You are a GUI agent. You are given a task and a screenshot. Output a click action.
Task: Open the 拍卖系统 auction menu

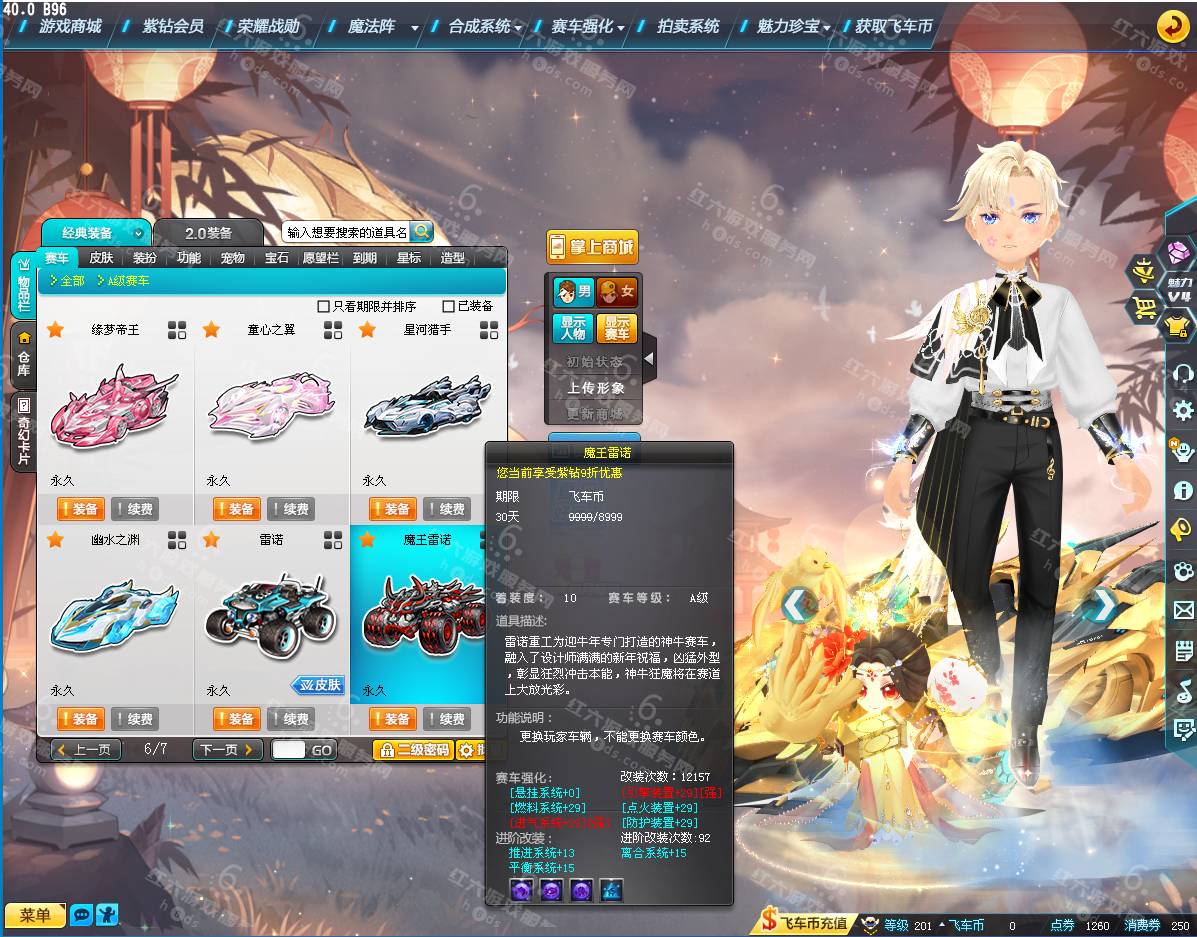[687, 26]
